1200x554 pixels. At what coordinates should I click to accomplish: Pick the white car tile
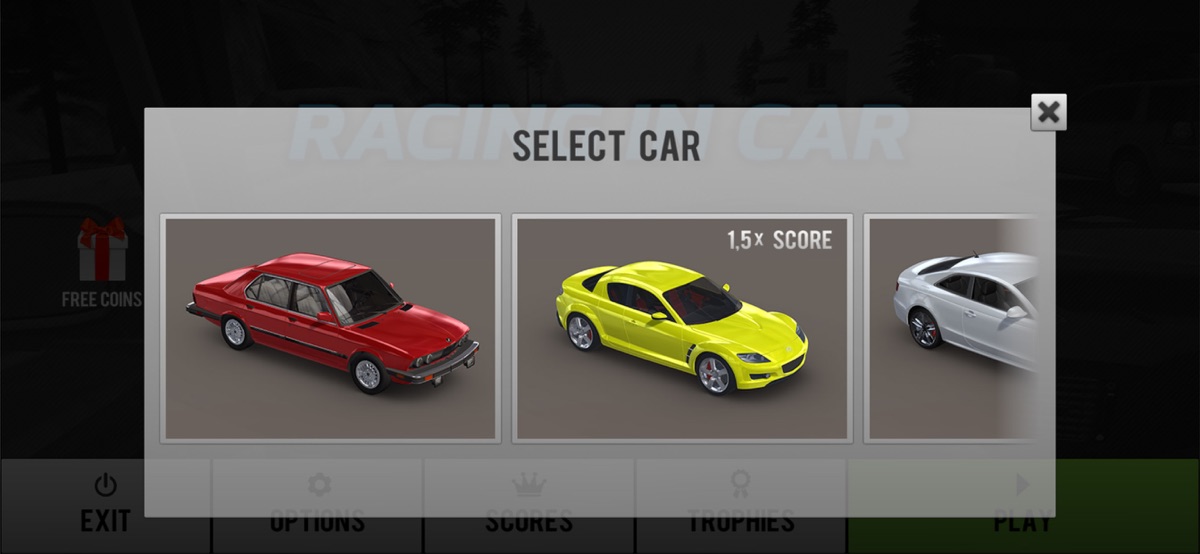(950, 327)
